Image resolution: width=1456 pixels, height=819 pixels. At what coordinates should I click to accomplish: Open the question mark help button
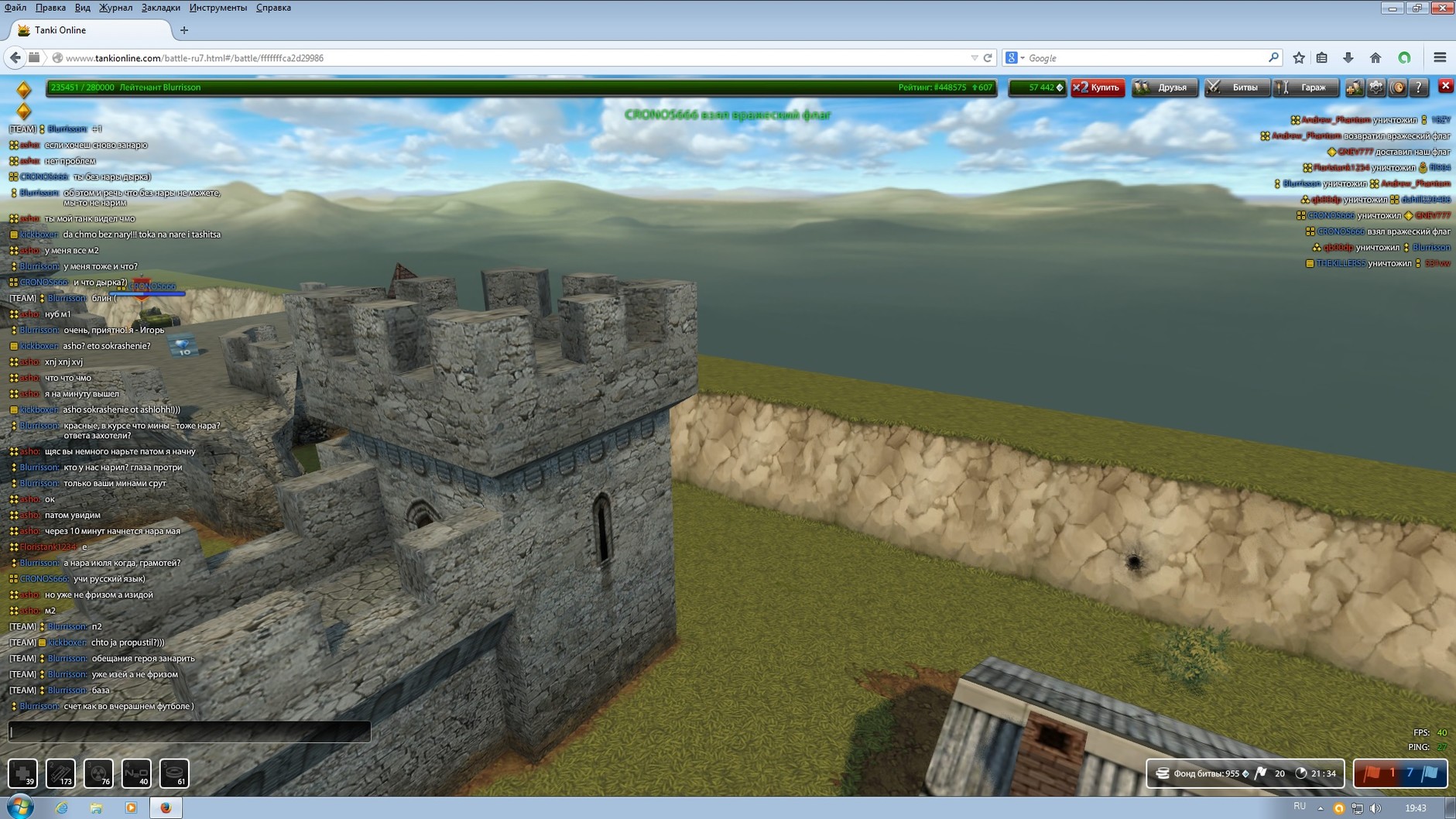(1418, 87)
